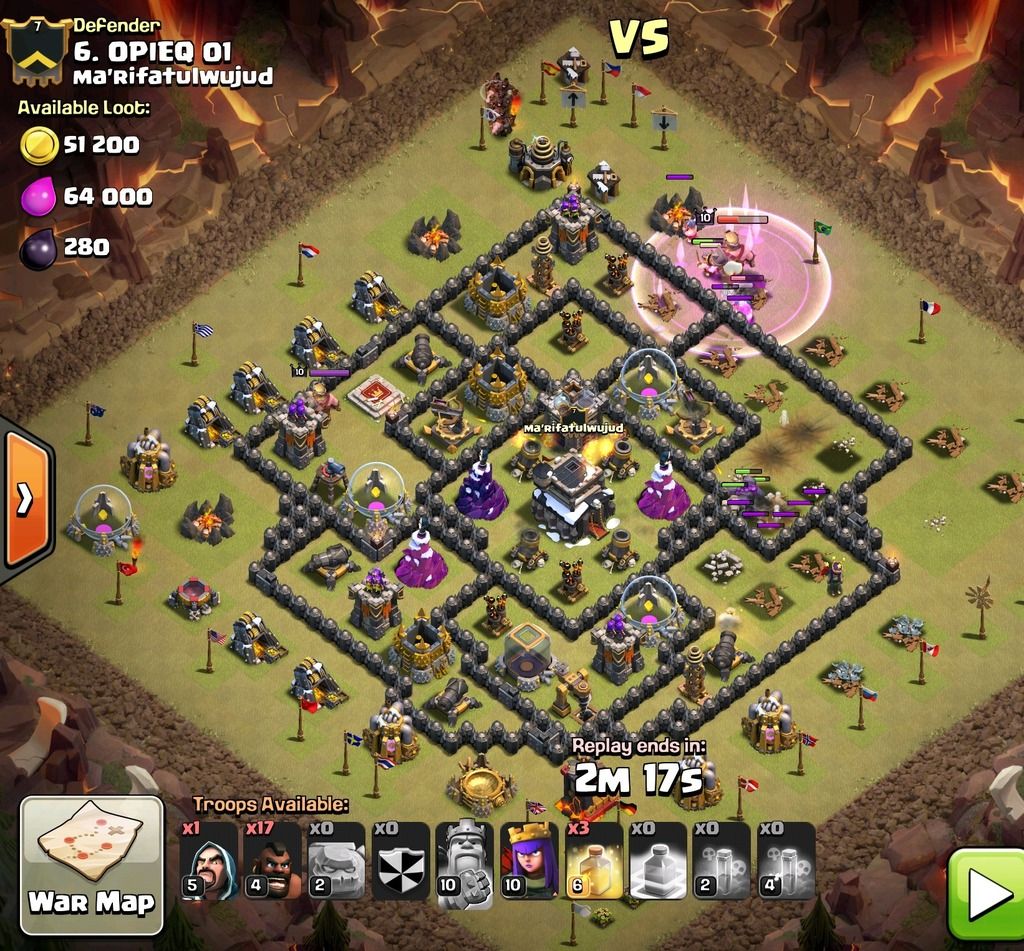The height and width of the screenshot is (951, 1024).
Task: Open the War Map
Action: (x=91, y=859)
